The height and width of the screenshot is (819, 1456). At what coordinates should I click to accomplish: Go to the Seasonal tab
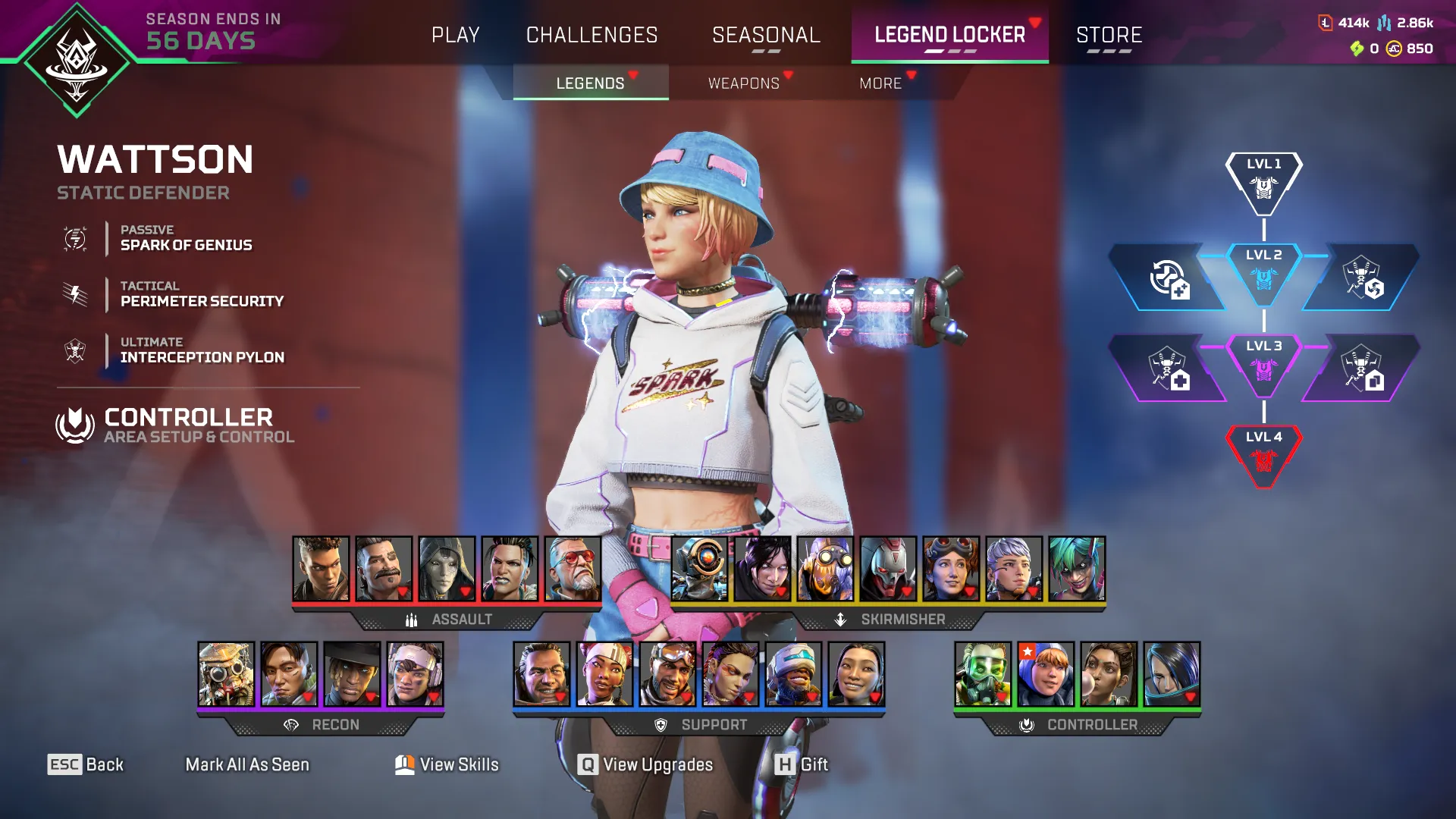click(766, 35)
